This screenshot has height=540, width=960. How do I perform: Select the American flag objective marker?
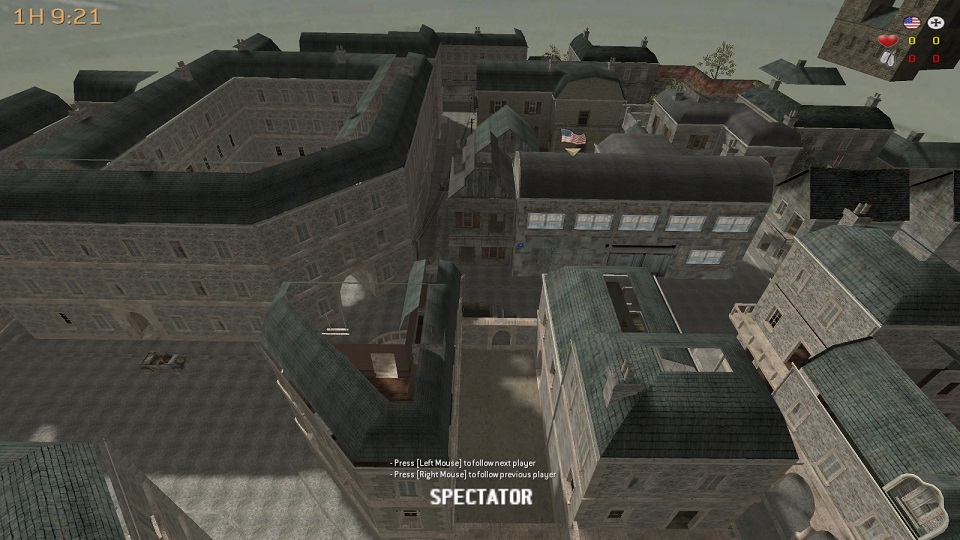click(x=573, y=137)
